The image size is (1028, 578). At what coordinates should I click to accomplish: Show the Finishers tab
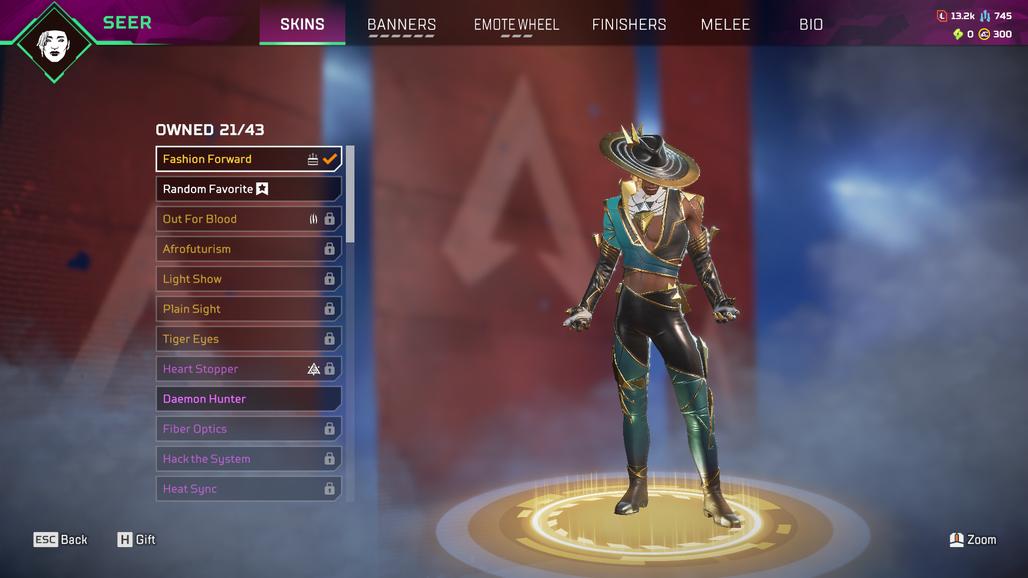click(x=629, y=24)
